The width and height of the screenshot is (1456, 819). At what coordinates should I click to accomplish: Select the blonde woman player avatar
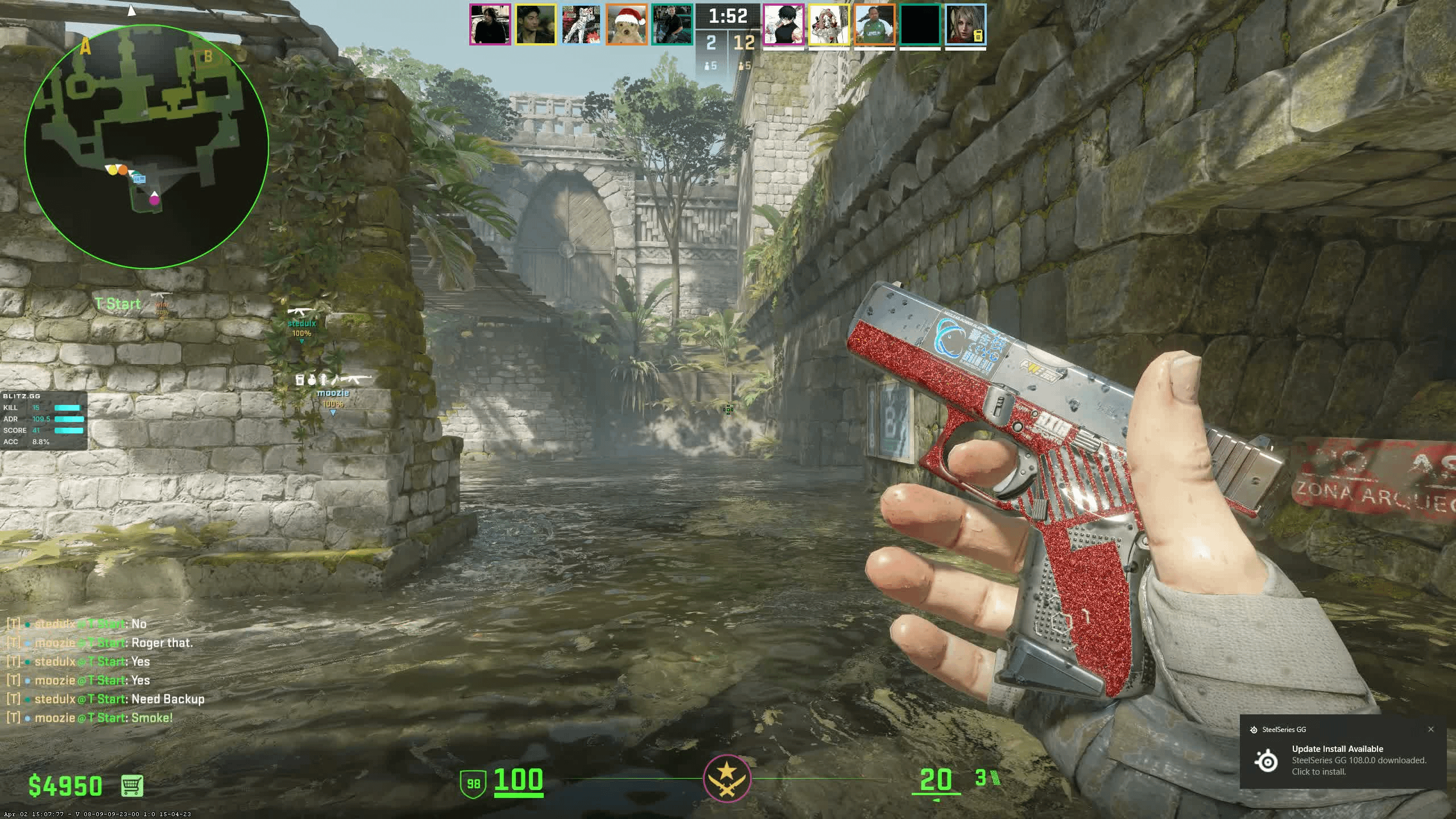click(965, 24)
